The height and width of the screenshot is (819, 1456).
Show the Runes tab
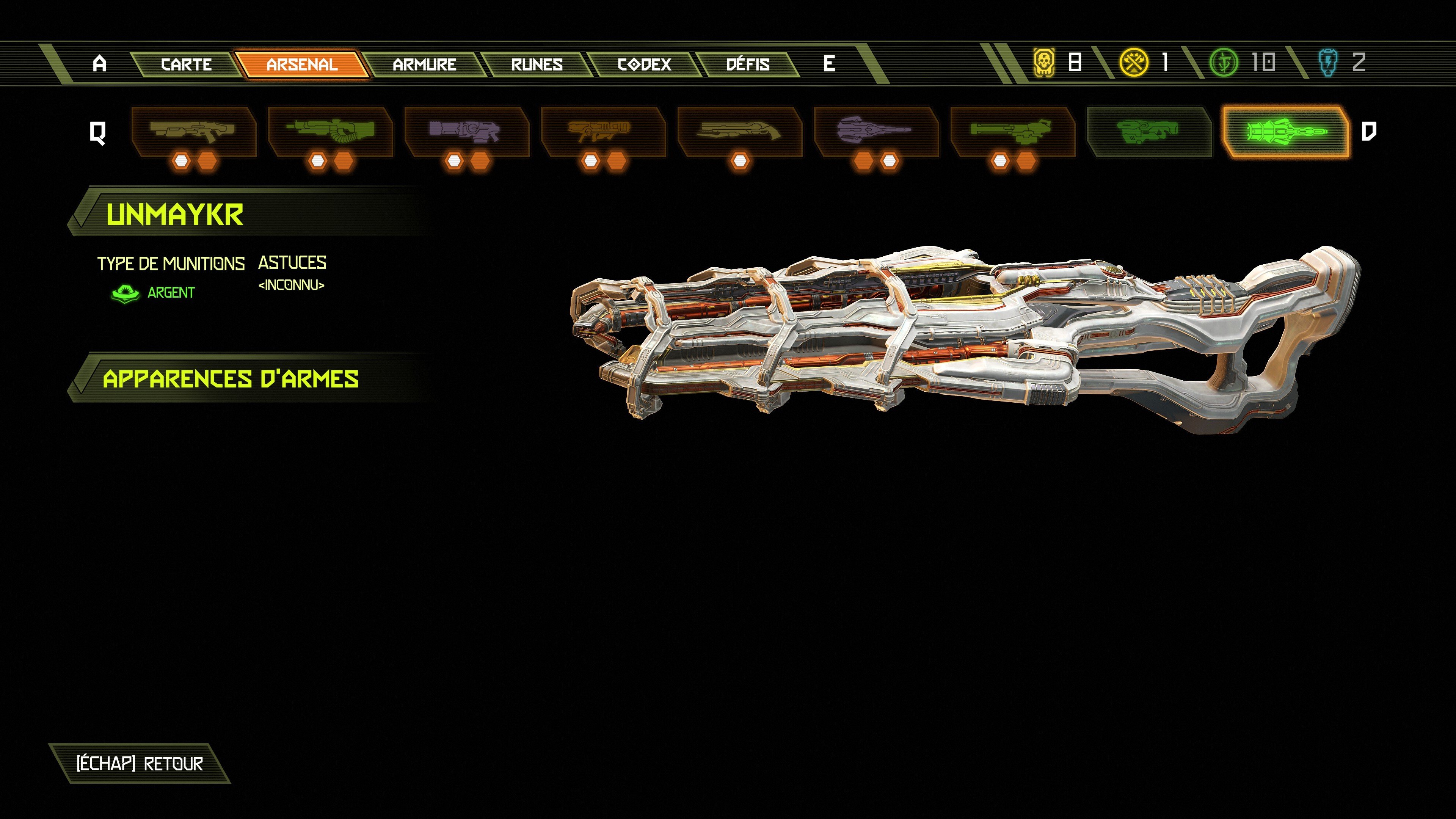point(537,64)
